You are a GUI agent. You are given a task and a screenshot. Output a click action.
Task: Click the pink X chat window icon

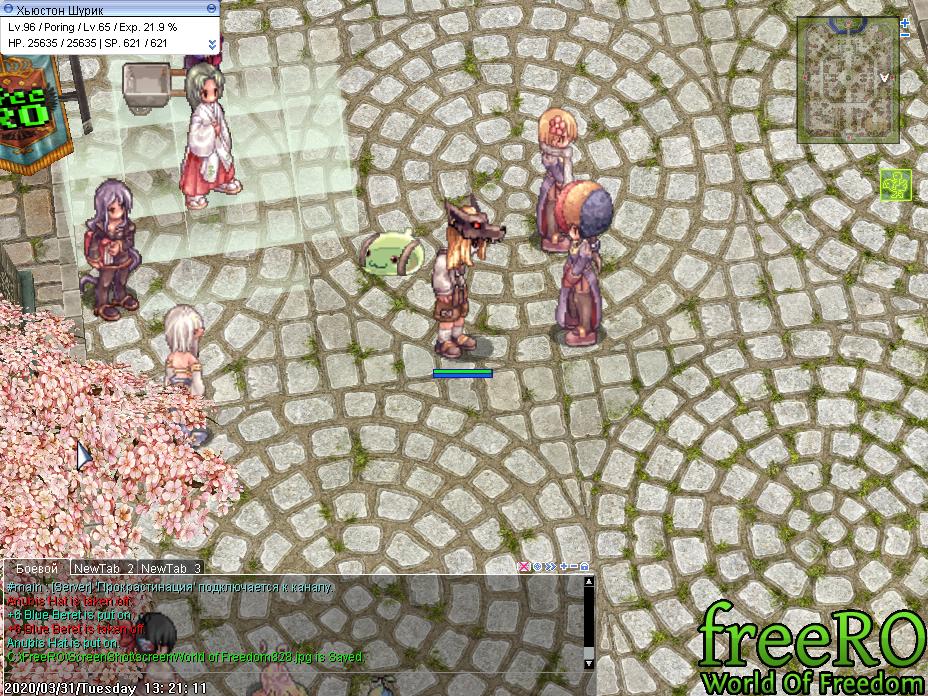(x=523, y=567)
